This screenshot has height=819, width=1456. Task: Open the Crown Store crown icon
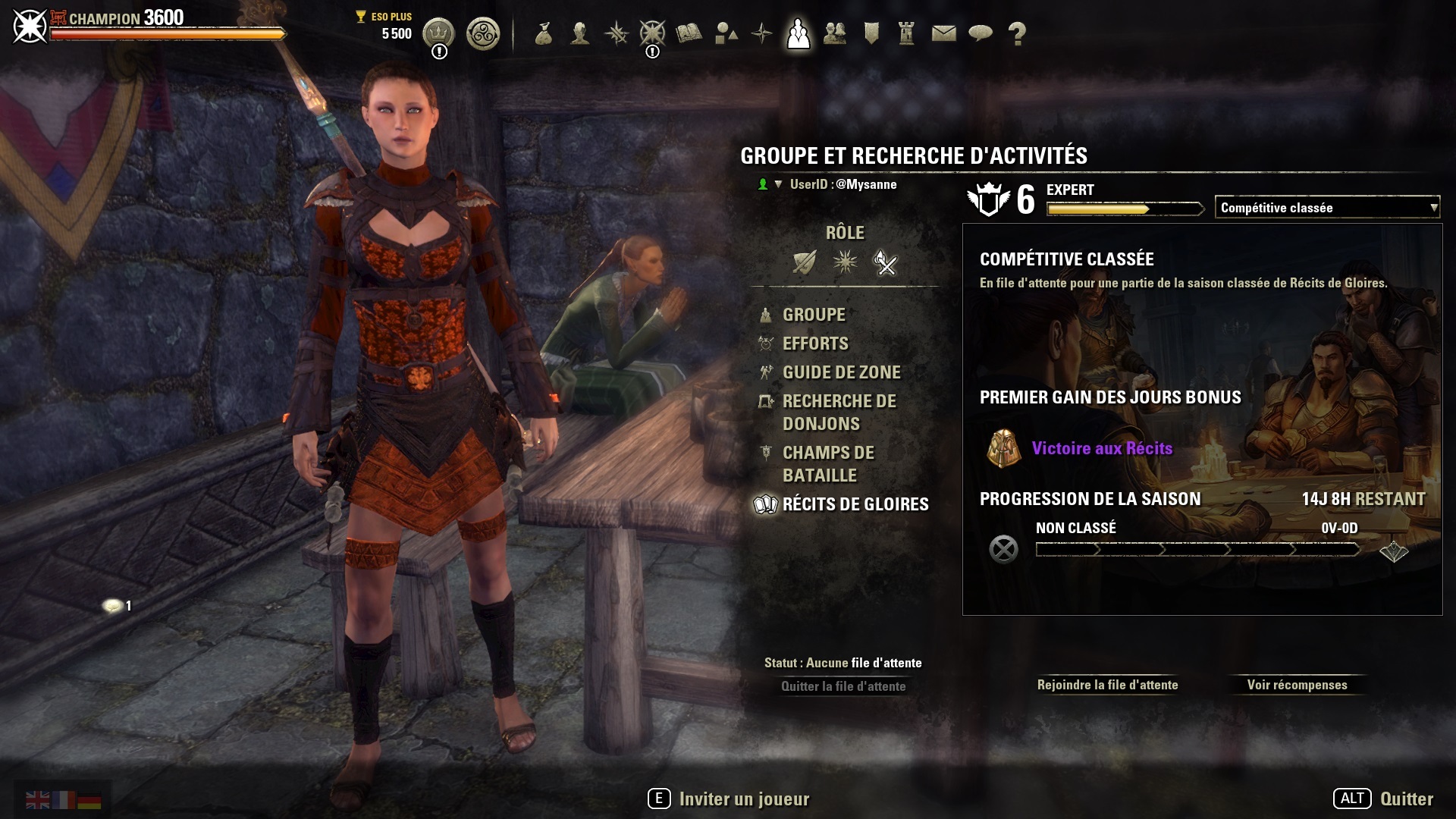pyautogui.click(x=438, y=33)
